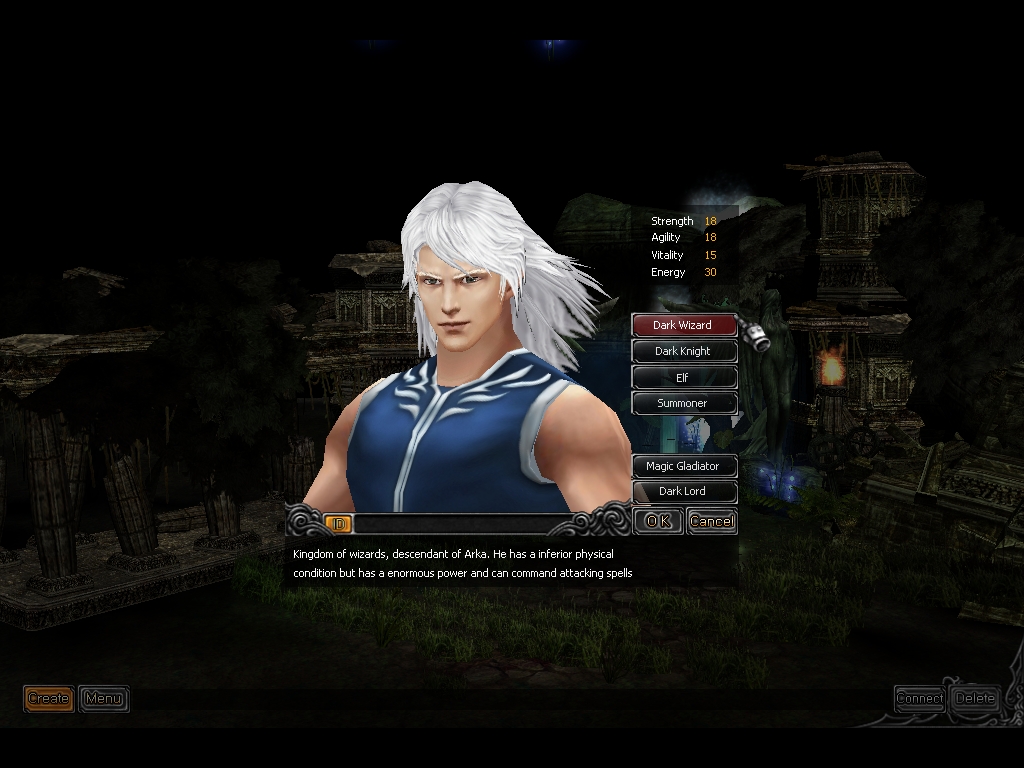Cancel the character creation dialog
This screenshot has height=768, width=1024.
click(711, 521)
